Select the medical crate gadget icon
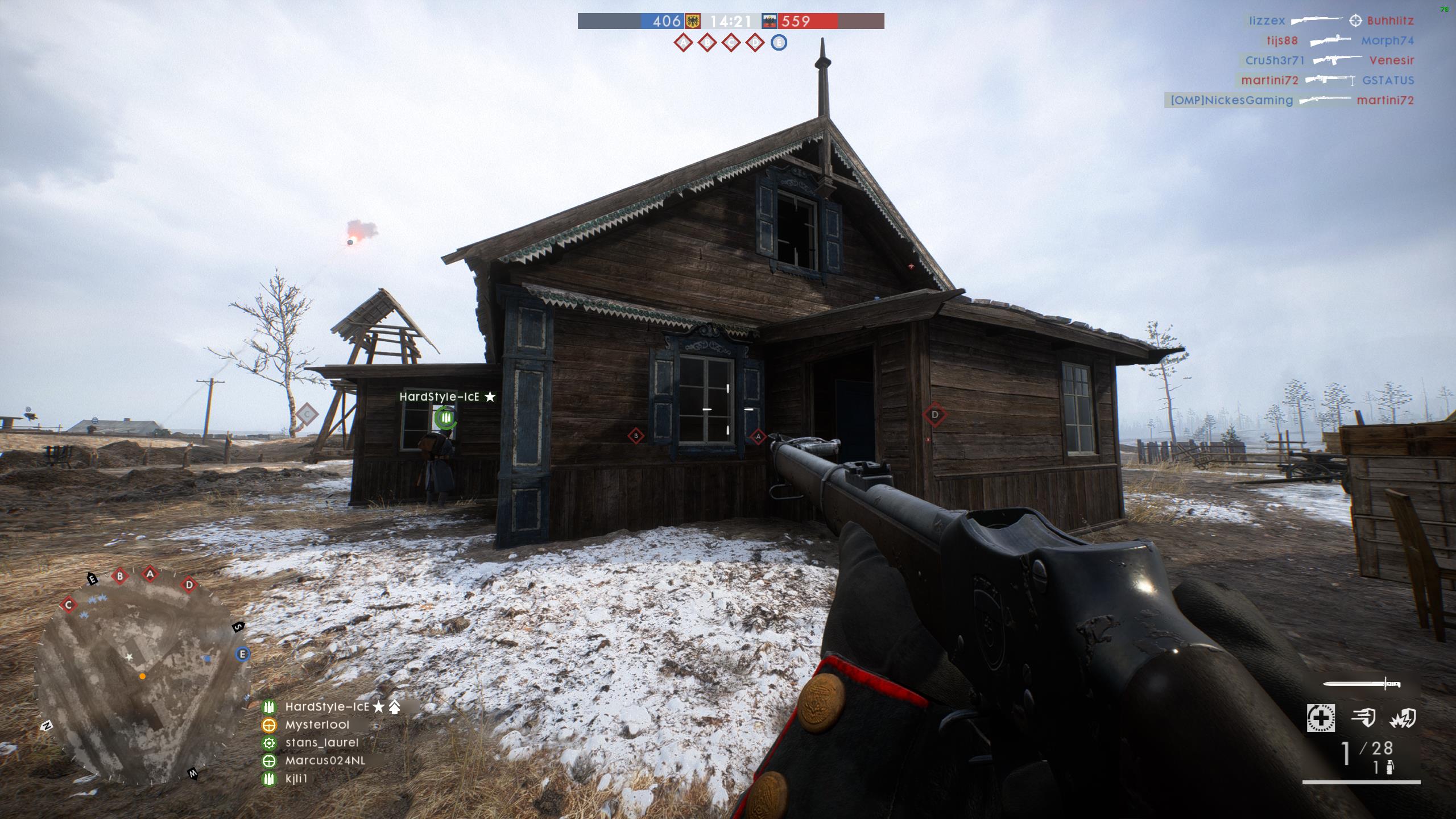Image resolution: width=1456 pixels, height=819 pixels. (x=1320, y=718)
